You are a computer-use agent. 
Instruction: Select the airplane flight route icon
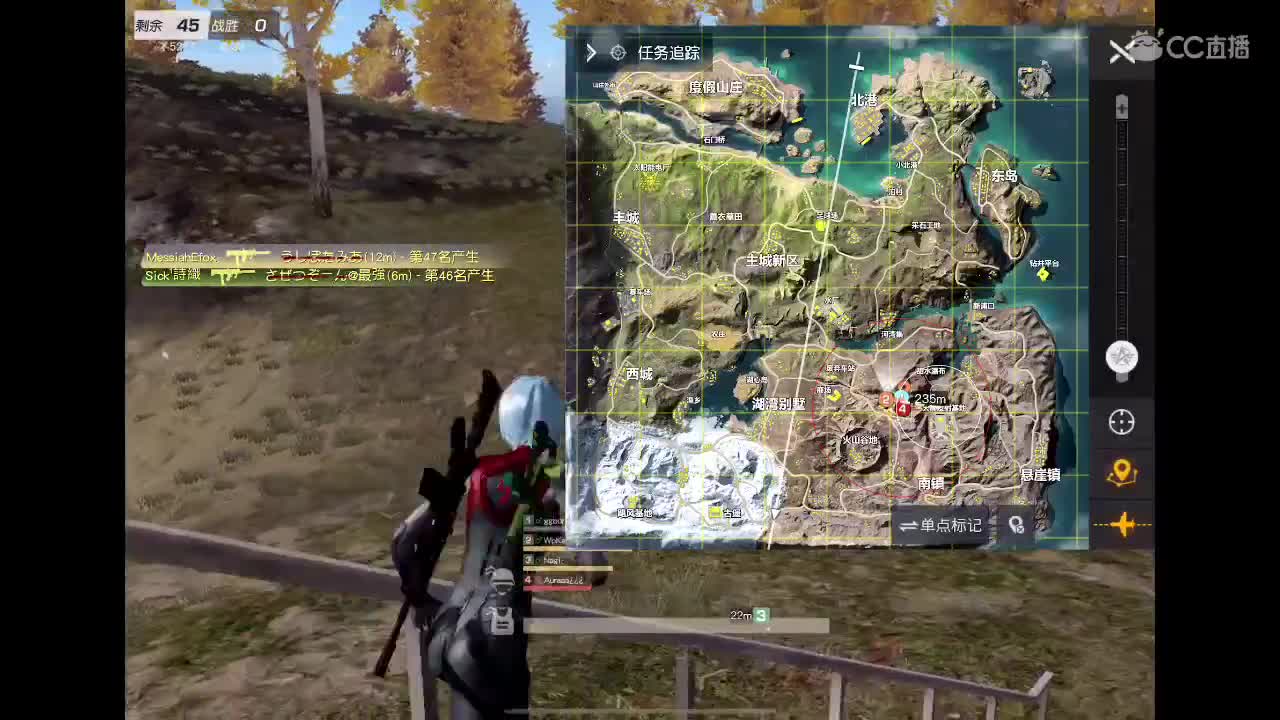(1124, 524)
